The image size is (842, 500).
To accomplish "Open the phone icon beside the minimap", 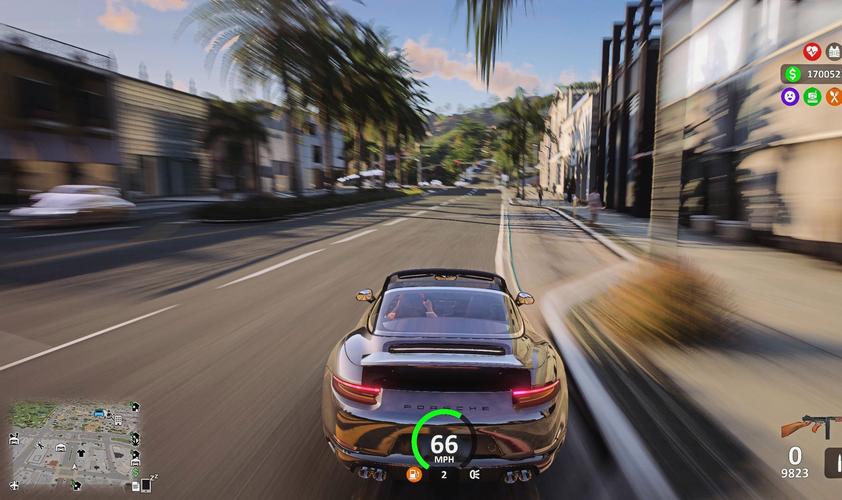I will [x=146, y=485].
